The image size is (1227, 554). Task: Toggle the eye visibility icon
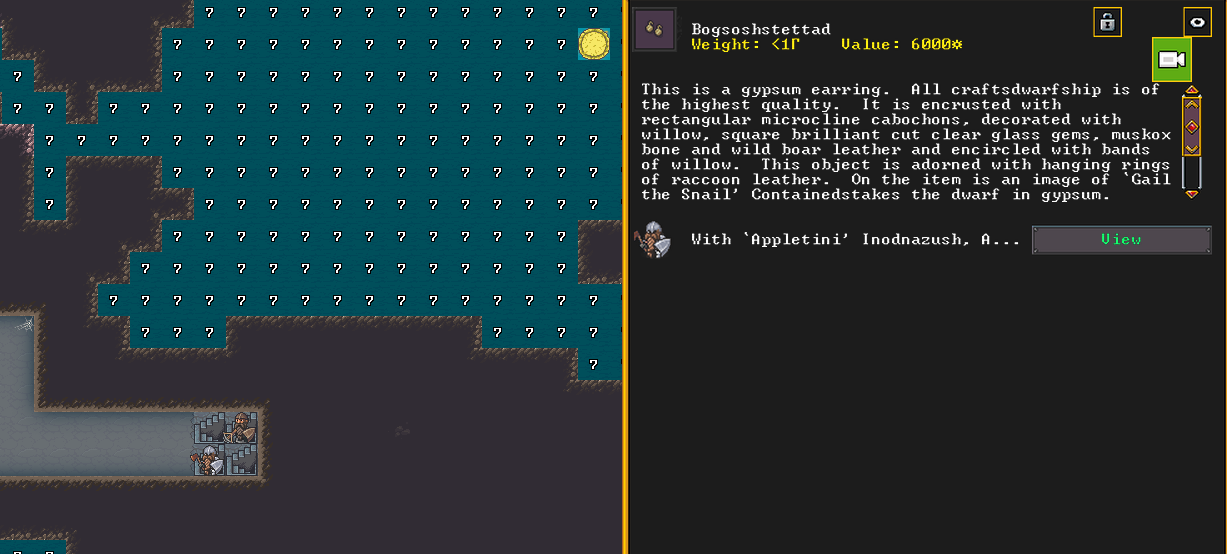[x=1197, y=22]
